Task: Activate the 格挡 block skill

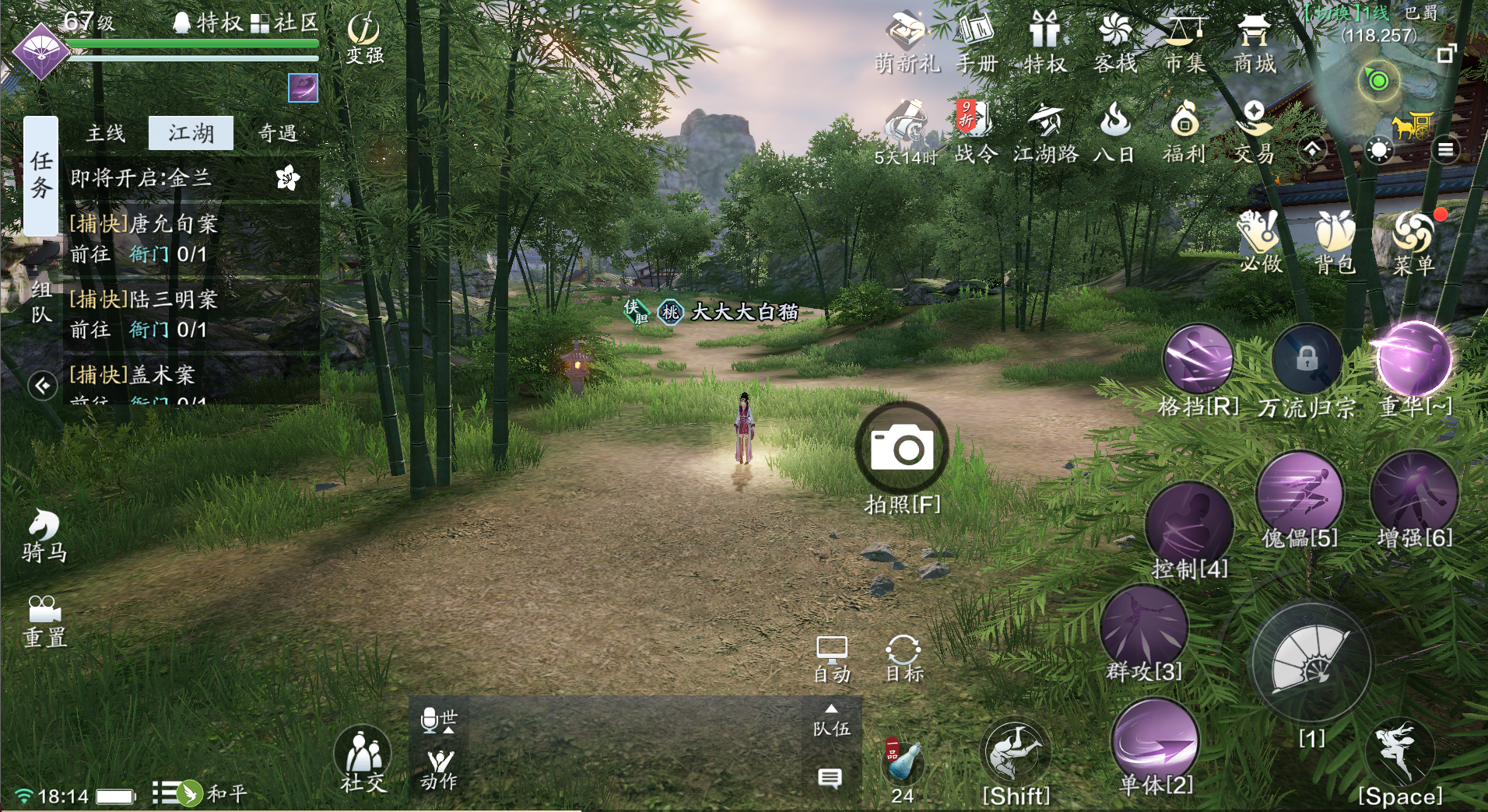Action: (1198, 360)
